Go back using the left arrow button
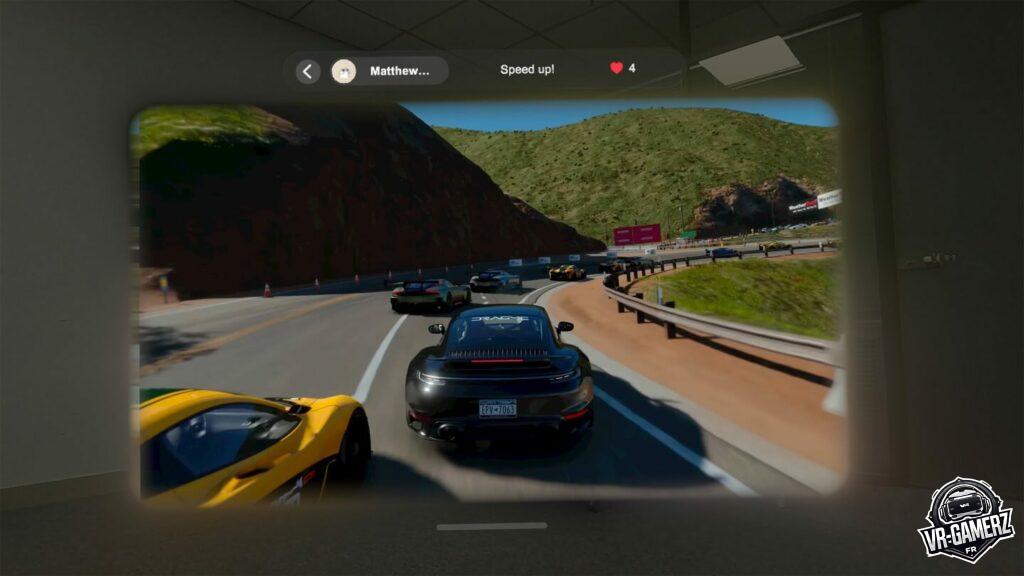Viewport: 1024px width, 576px height. (x=308, y=71)
